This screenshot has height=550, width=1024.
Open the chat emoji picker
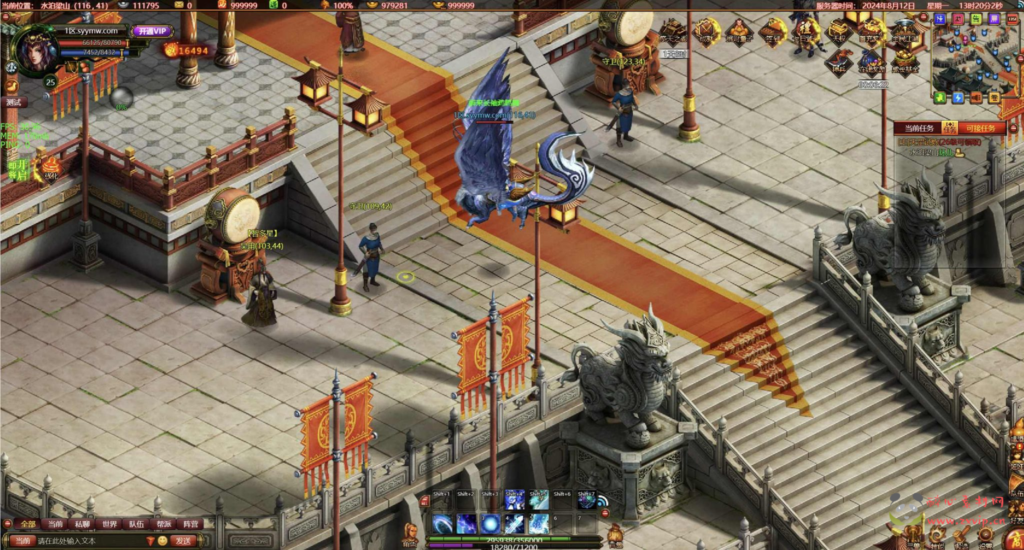coord(162,541)
